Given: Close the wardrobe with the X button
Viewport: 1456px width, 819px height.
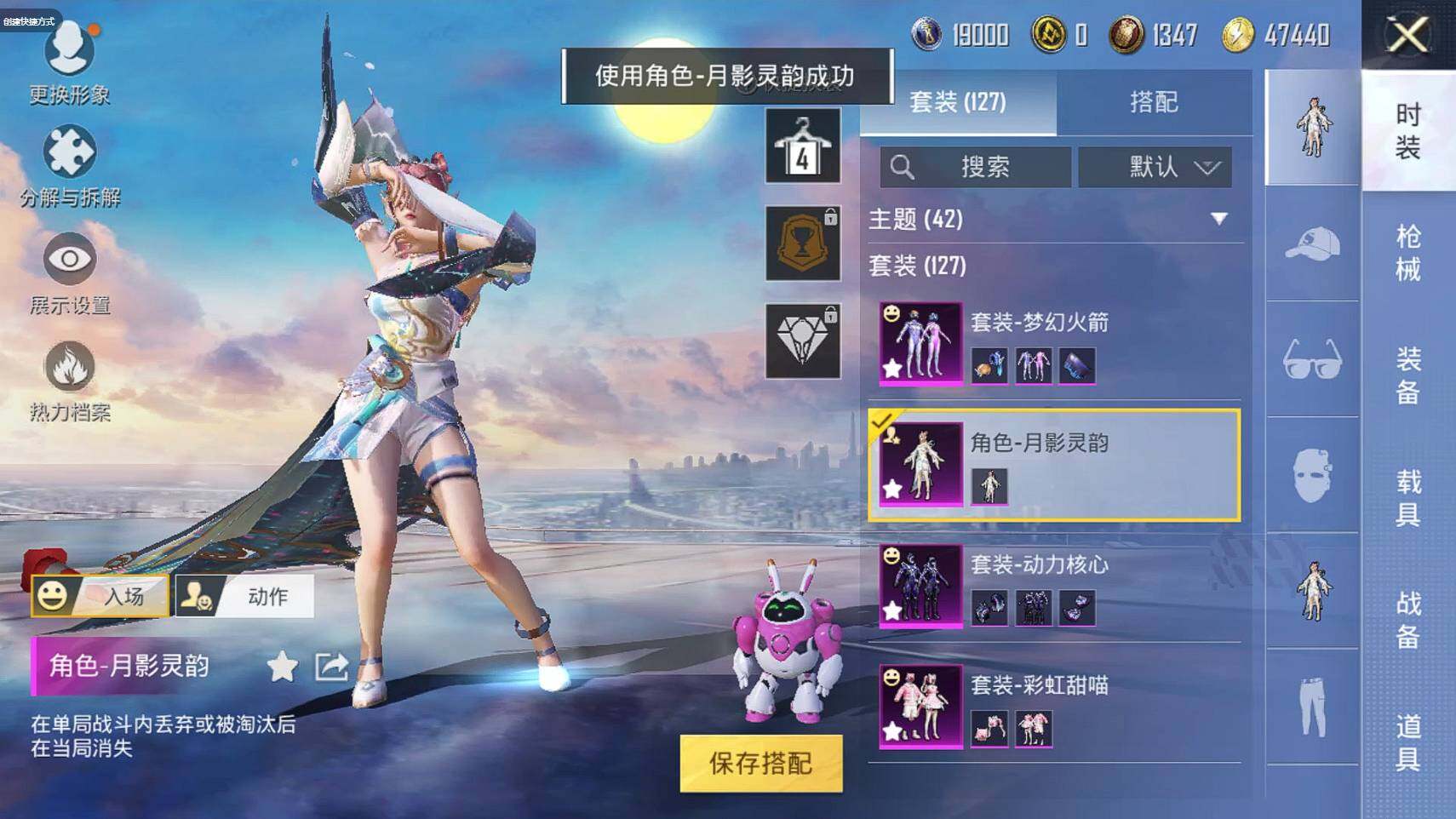Looking at the screenshot, I should pos(1407,35).
